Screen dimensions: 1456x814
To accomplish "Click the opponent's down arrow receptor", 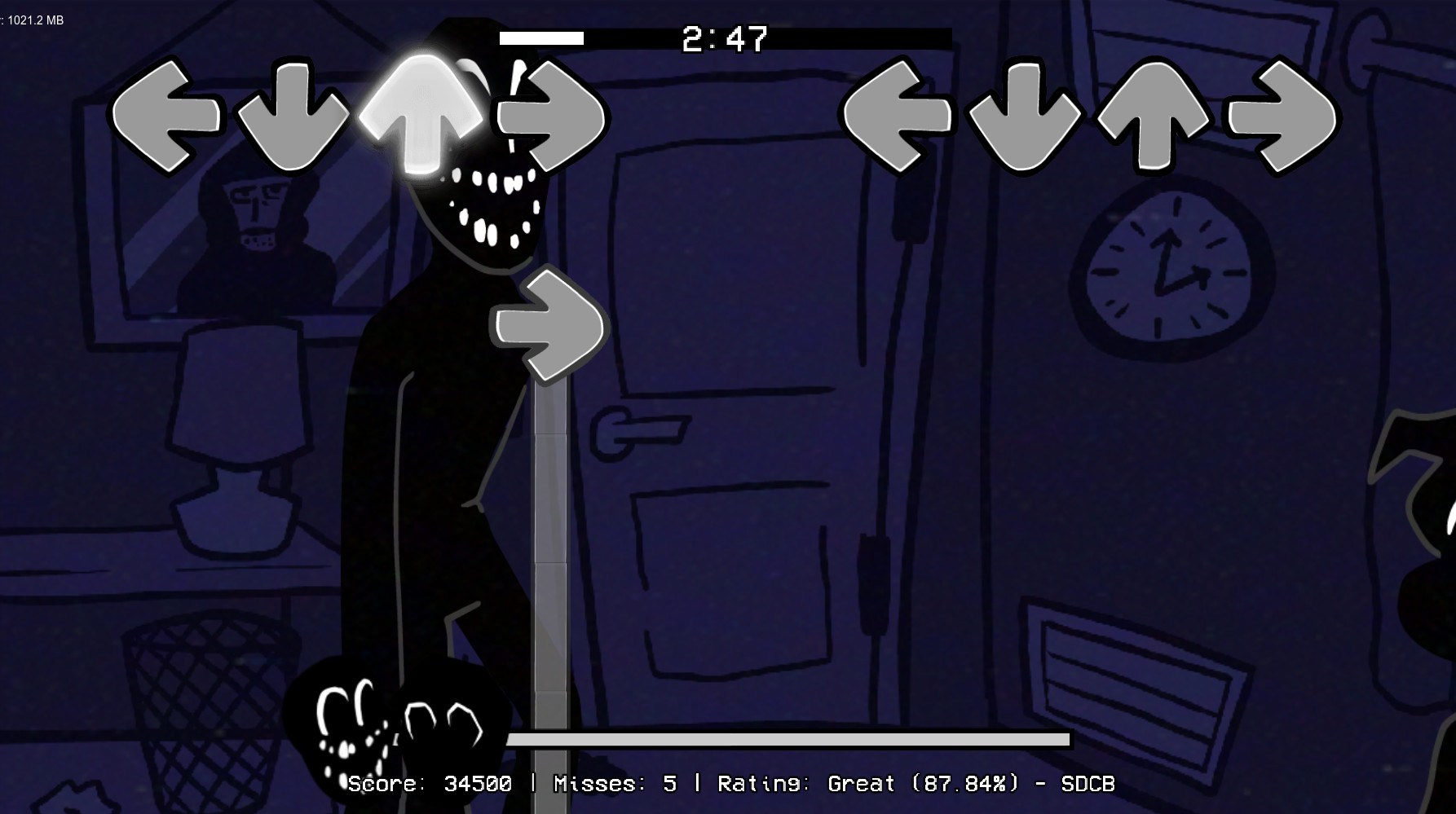I will 293,114.
